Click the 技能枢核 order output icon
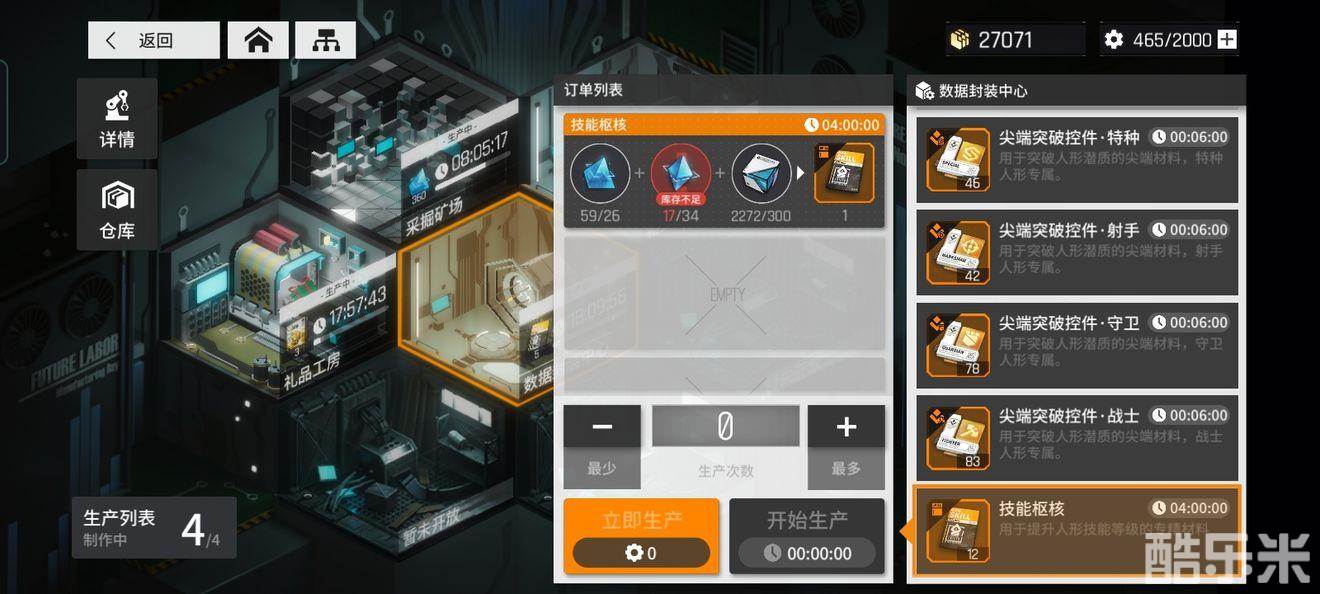The height and width of the screenshot is (594, 1320). 844,173
